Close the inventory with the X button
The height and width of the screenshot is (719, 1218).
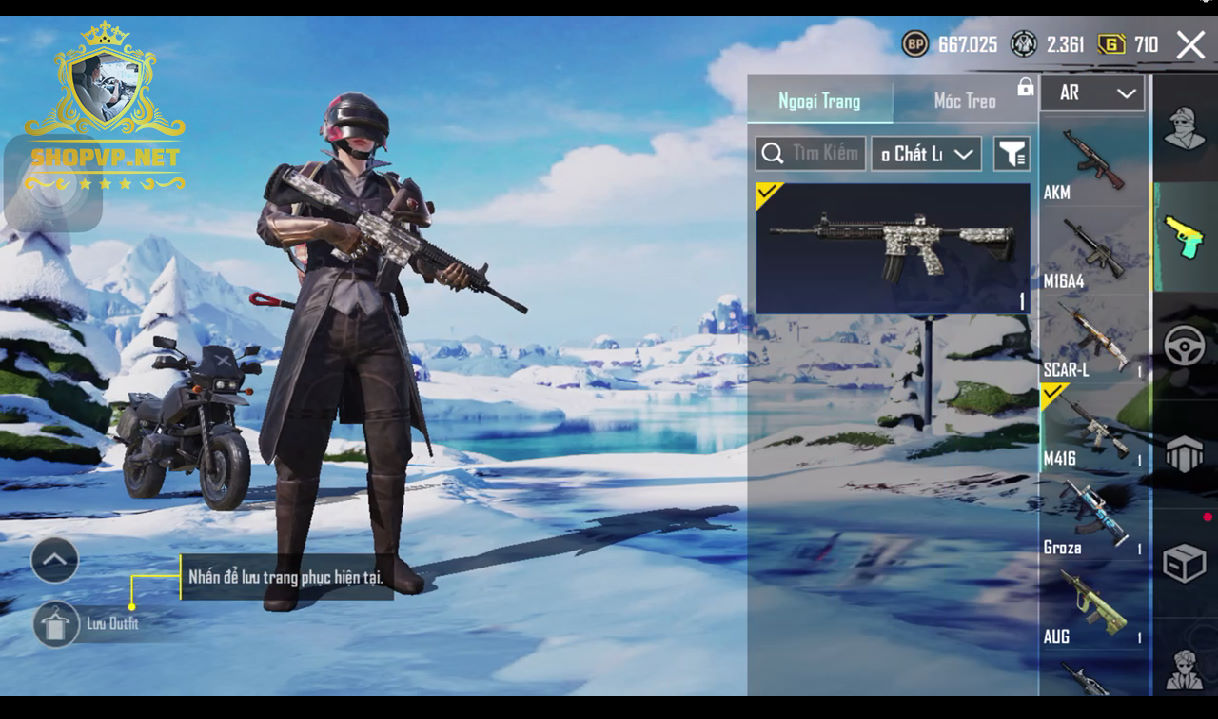(1190, 45)
